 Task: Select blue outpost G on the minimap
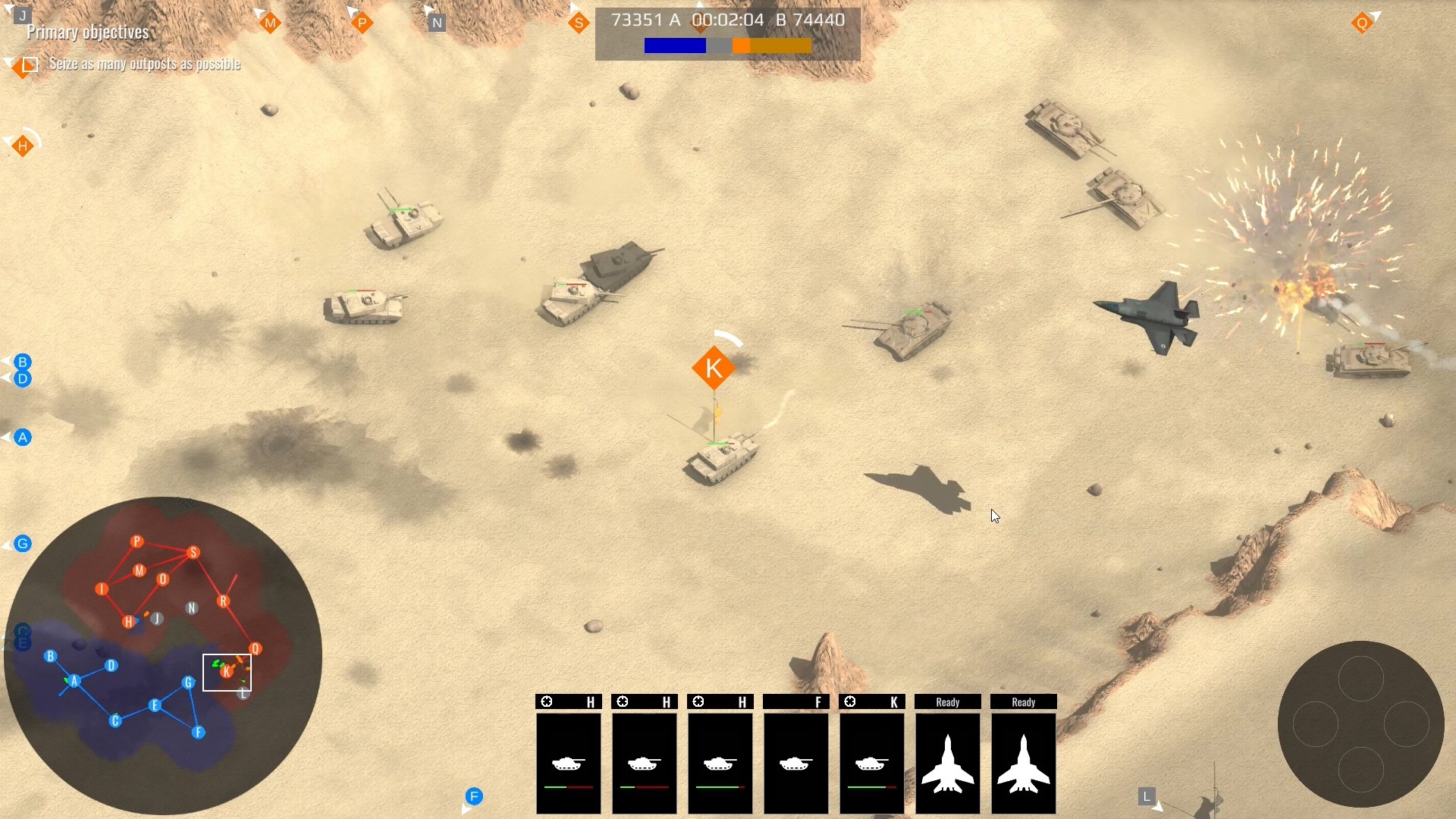(188, 683)
